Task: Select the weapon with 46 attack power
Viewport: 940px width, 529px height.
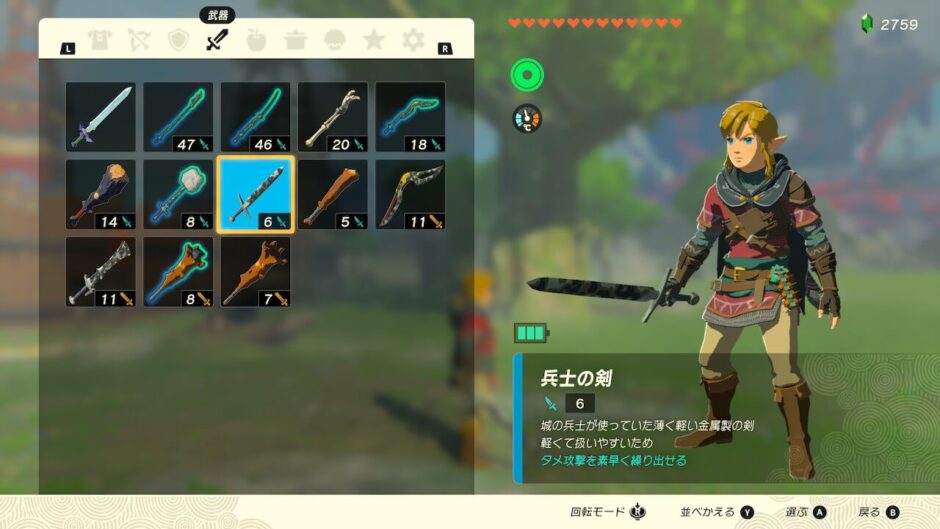Action: 255,117
